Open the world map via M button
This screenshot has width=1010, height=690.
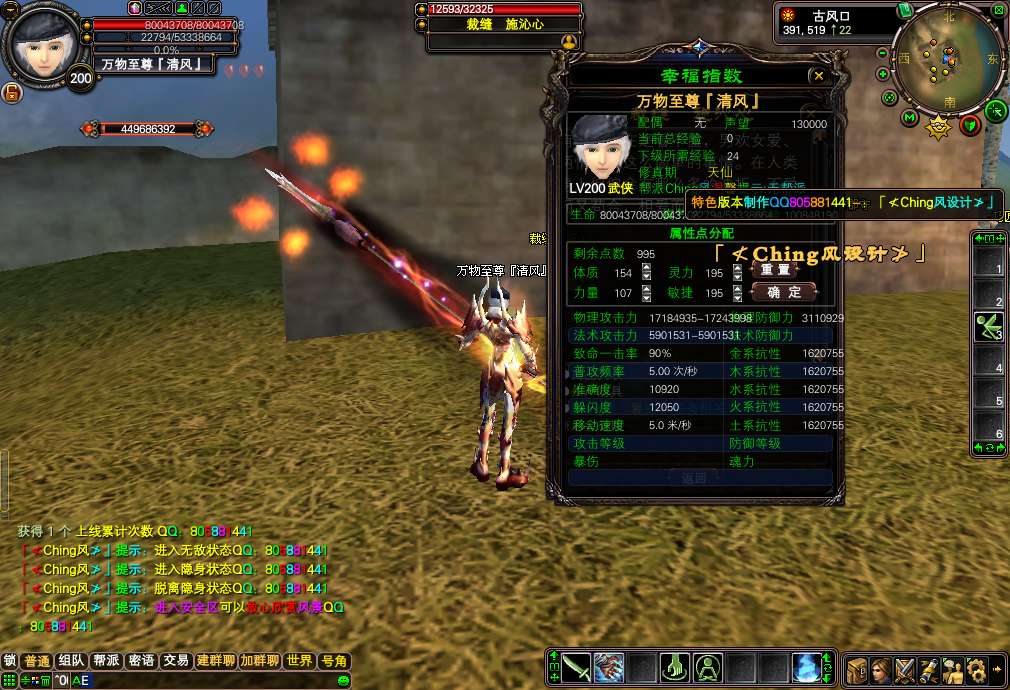[x=909, y=118]
